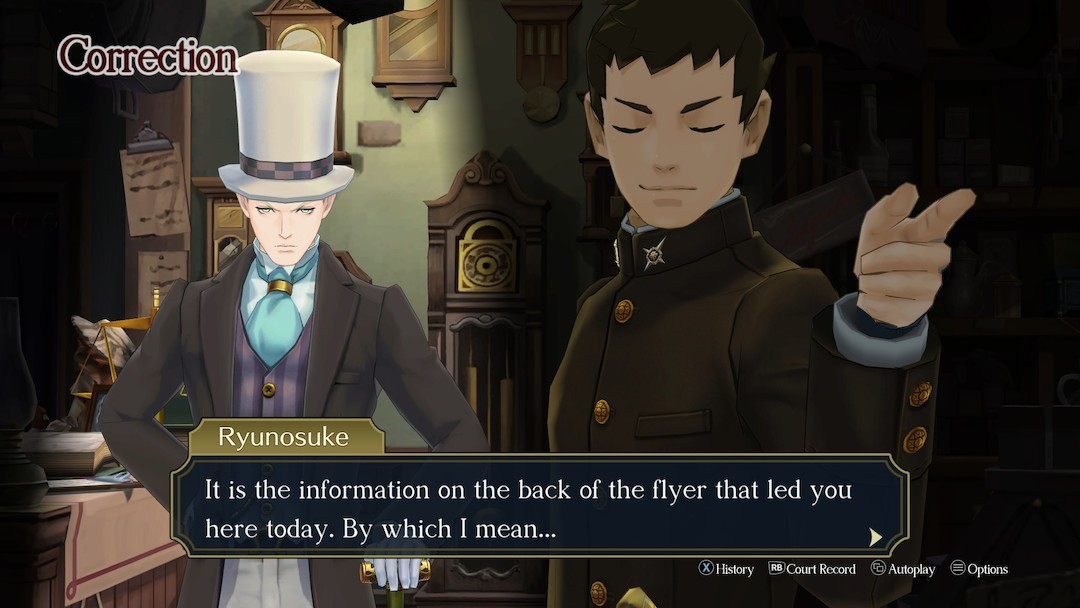Toggle Autoplay for the dialogue

click(x=903, y=569)
